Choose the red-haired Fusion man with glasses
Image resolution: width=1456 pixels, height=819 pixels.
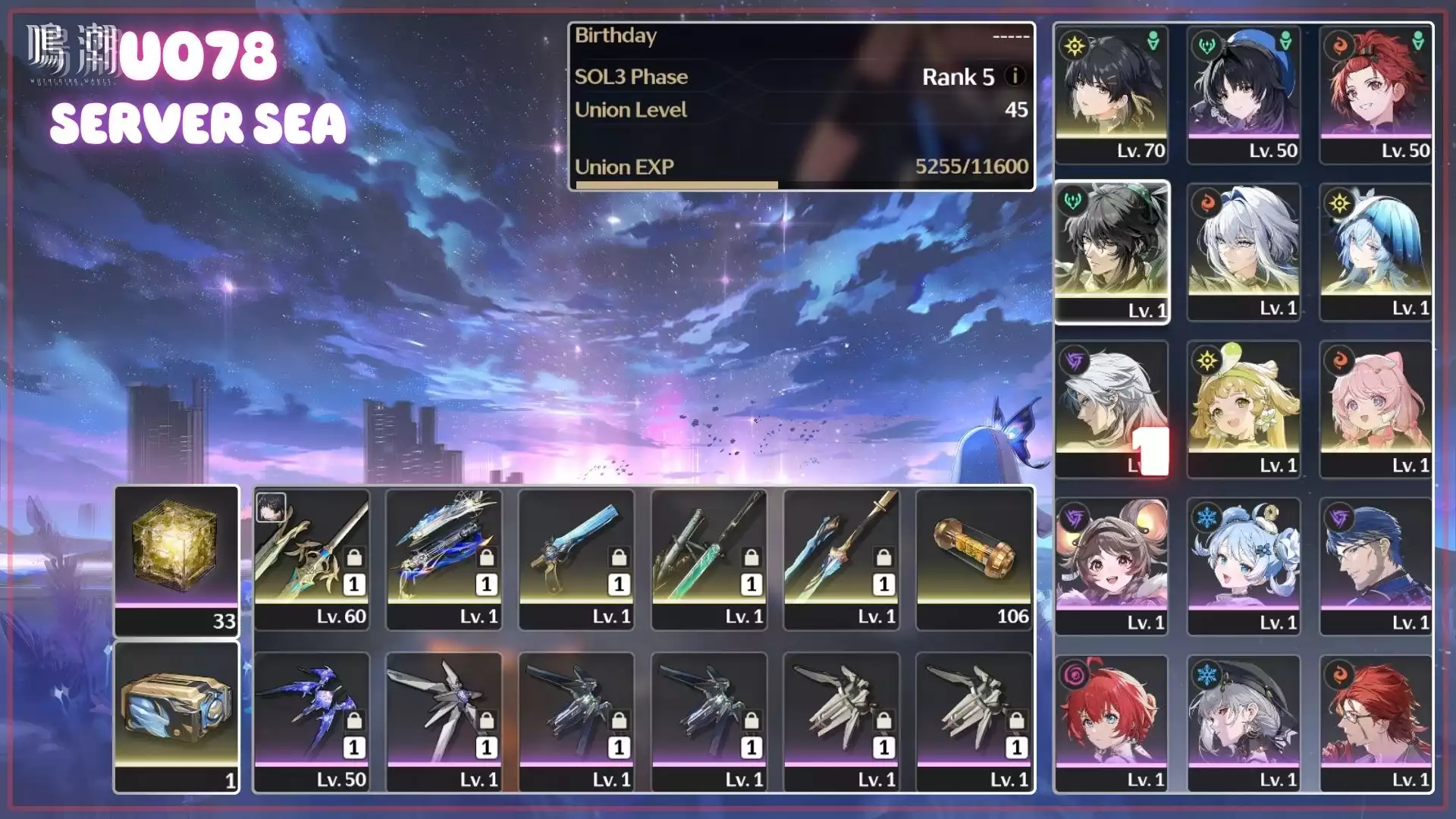1376,723
